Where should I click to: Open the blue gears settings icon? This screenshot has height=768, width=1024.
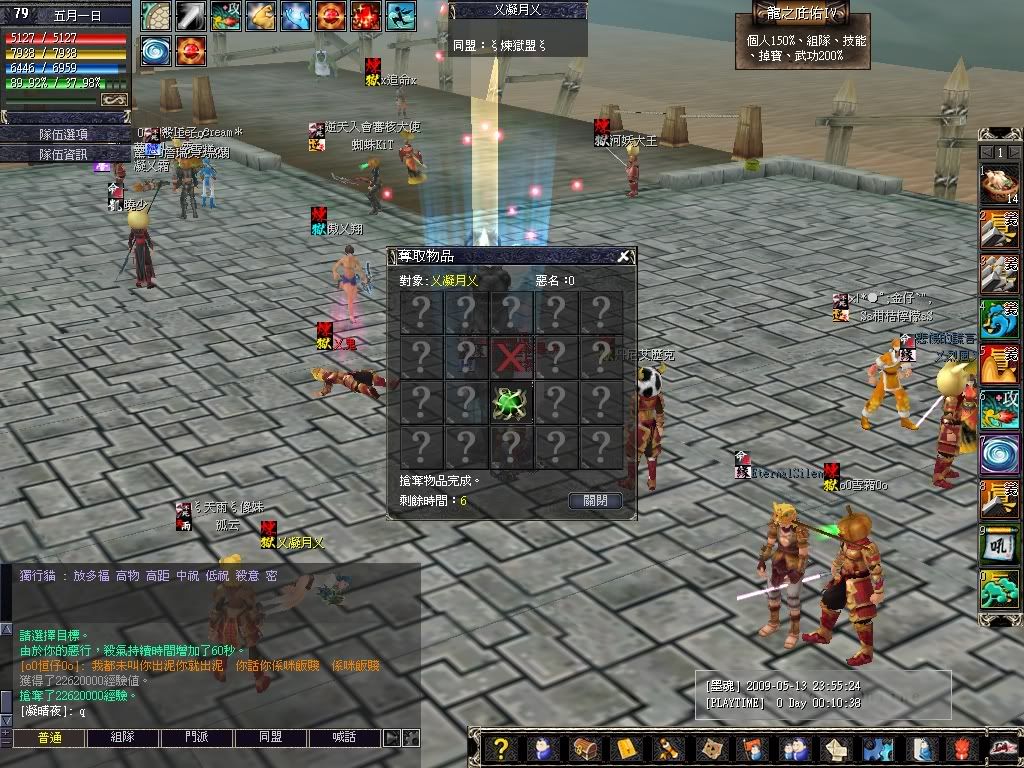pos(878,748)
